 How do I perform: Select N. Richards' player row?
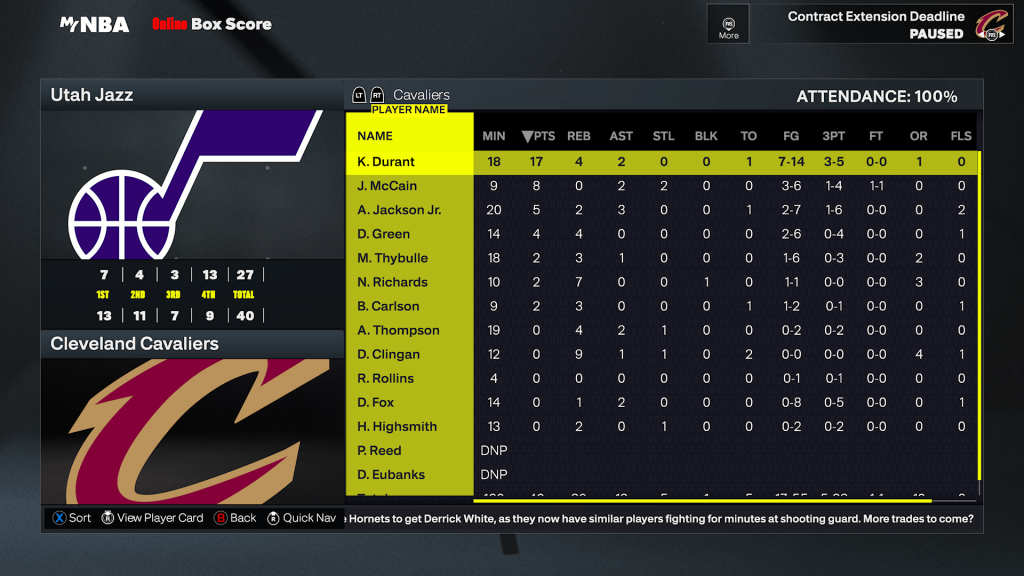392,282
